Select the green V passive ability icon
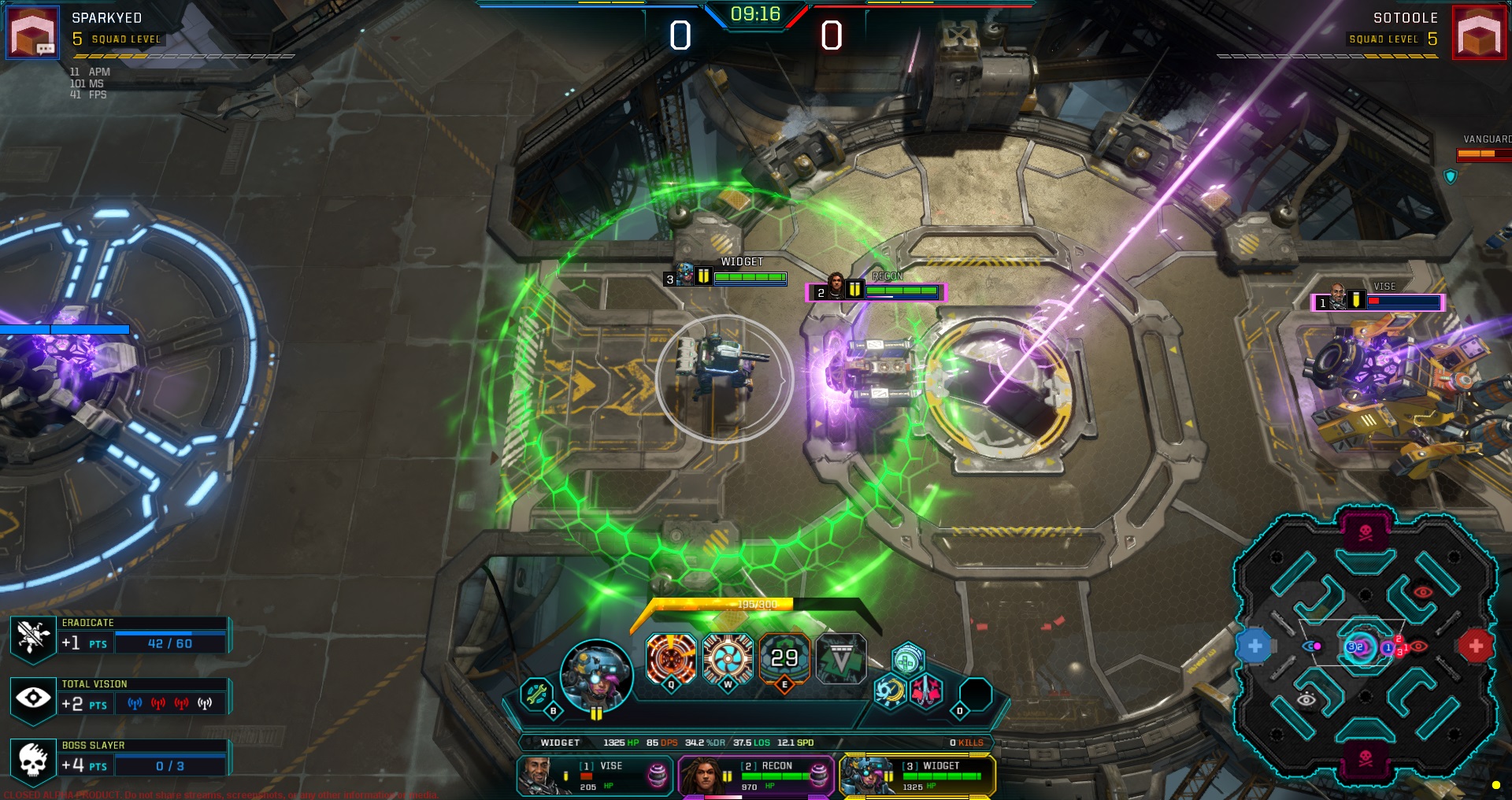This screenshot has width=1512, height=800. pos(841,659)
